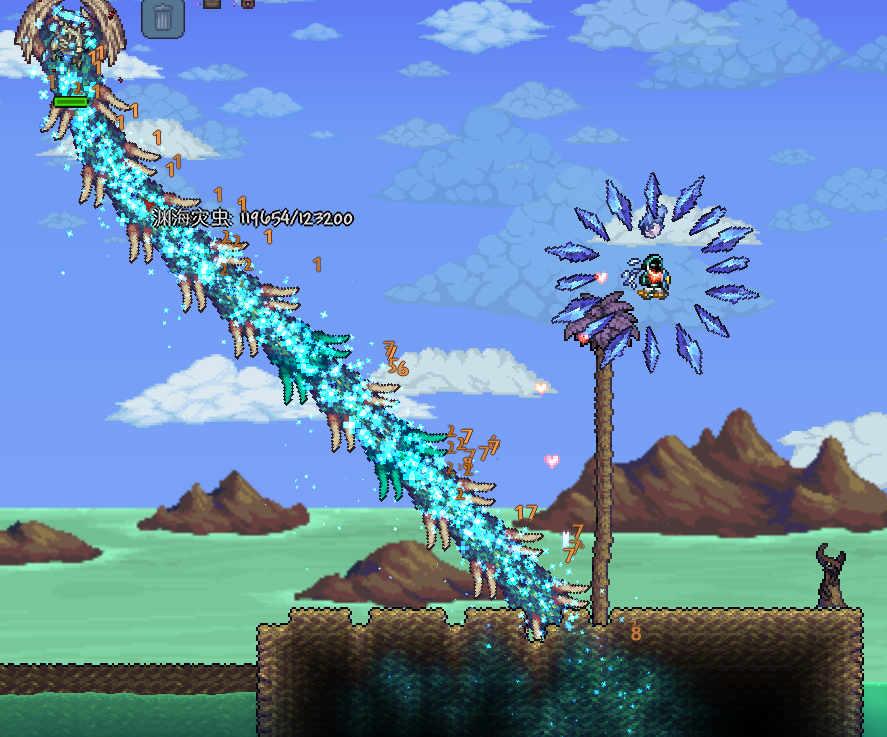This screenshot has height=737, width=887.
Task: Click the trash can slot
Action: 163,17
